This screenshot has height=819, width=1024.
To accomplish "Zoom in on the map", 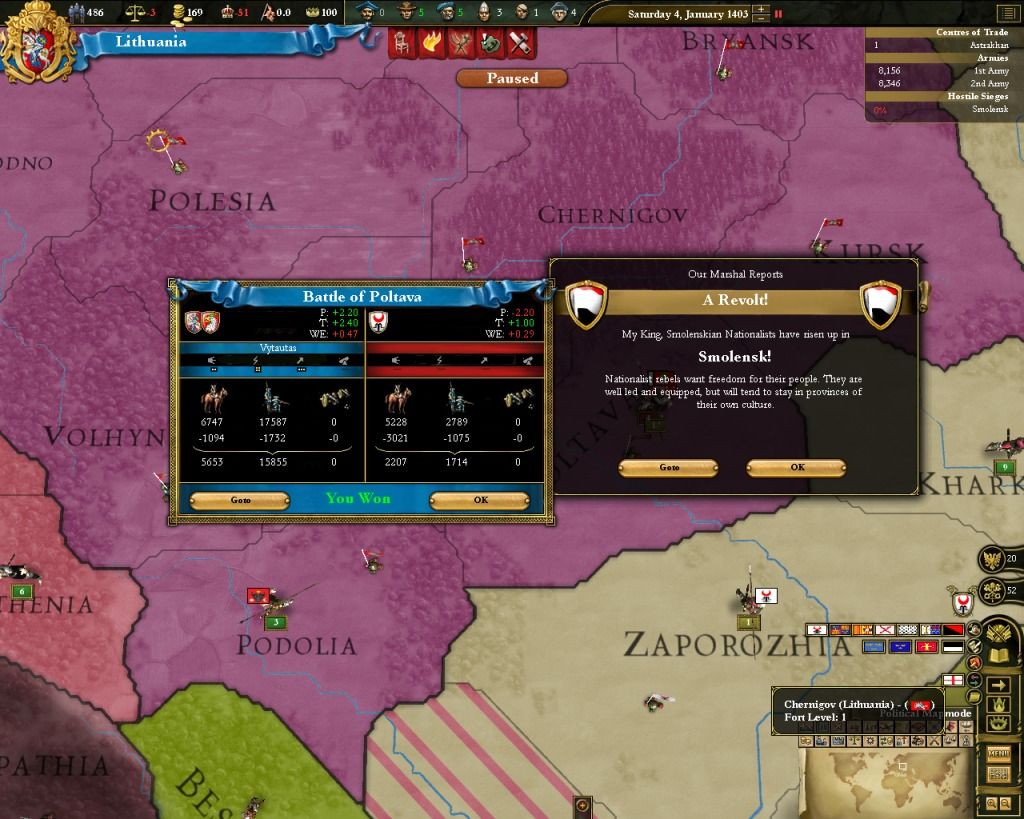I will tap(991, 803).
